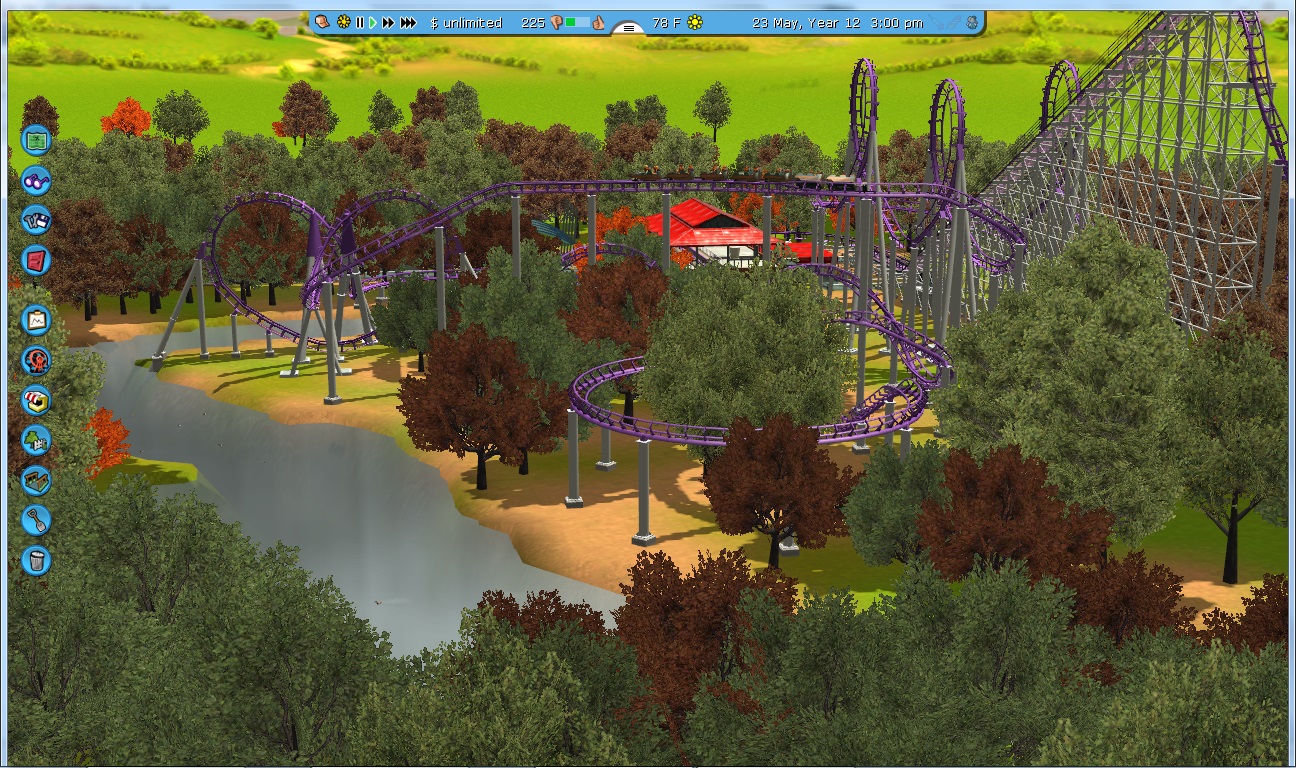1296x768 pixels.
Task: Set game speed to normal play
Action: click(x=372, y=22)
